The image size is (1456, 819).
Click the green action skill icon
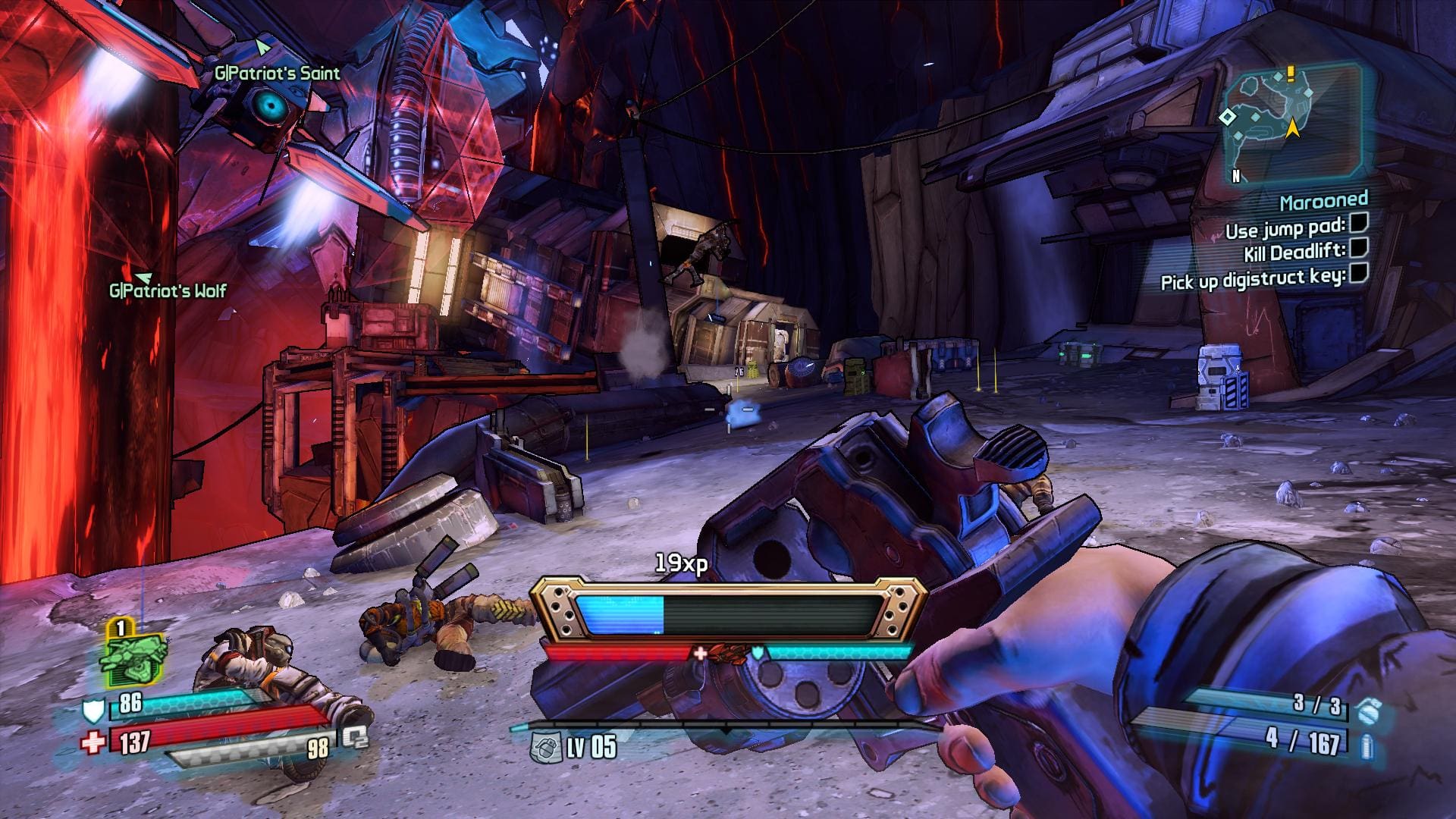pyautogui.click(x=132, y=655)
